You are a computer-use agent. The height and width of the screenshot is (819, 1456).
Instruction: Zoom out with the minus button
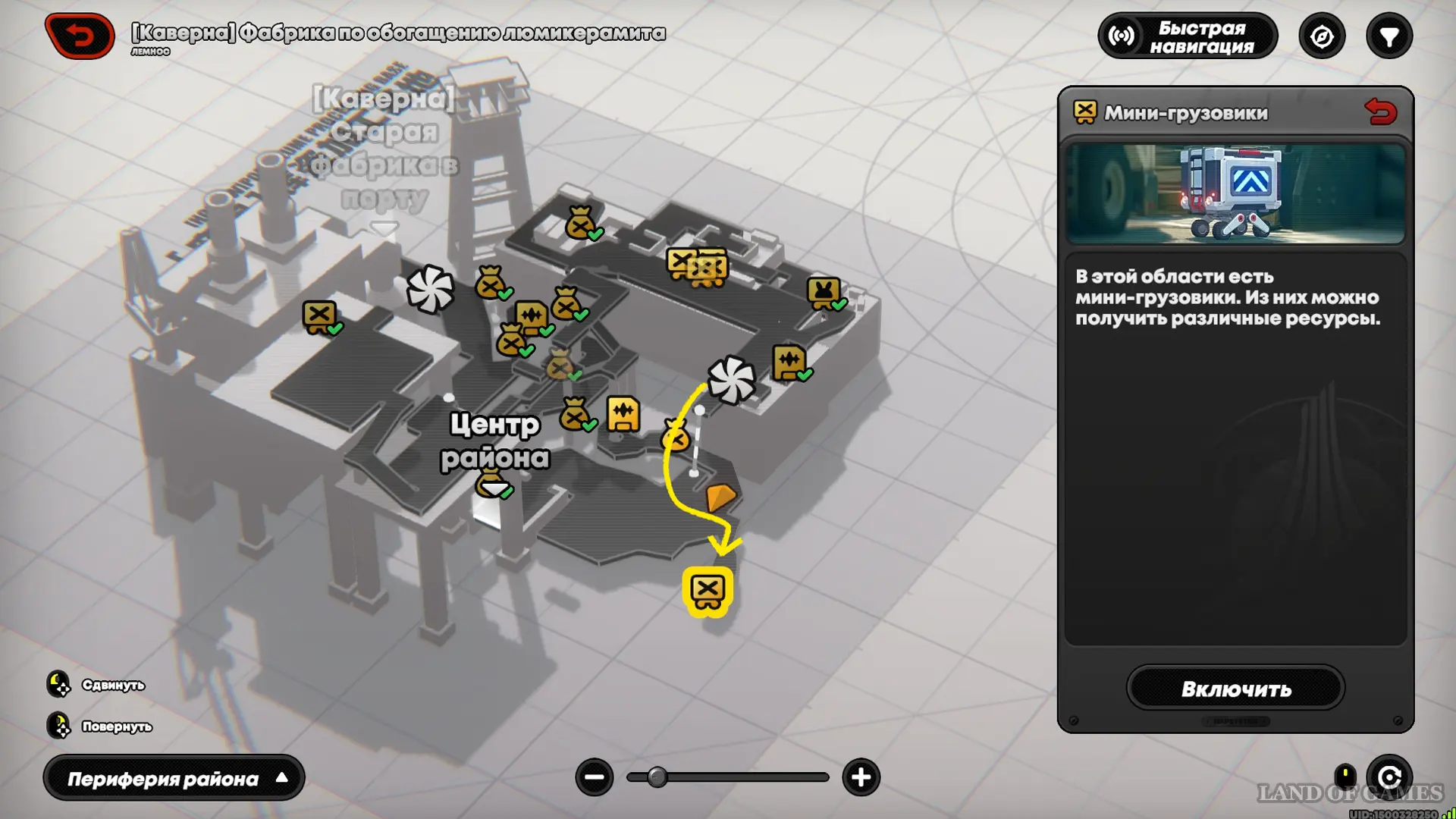pos(595,777)
